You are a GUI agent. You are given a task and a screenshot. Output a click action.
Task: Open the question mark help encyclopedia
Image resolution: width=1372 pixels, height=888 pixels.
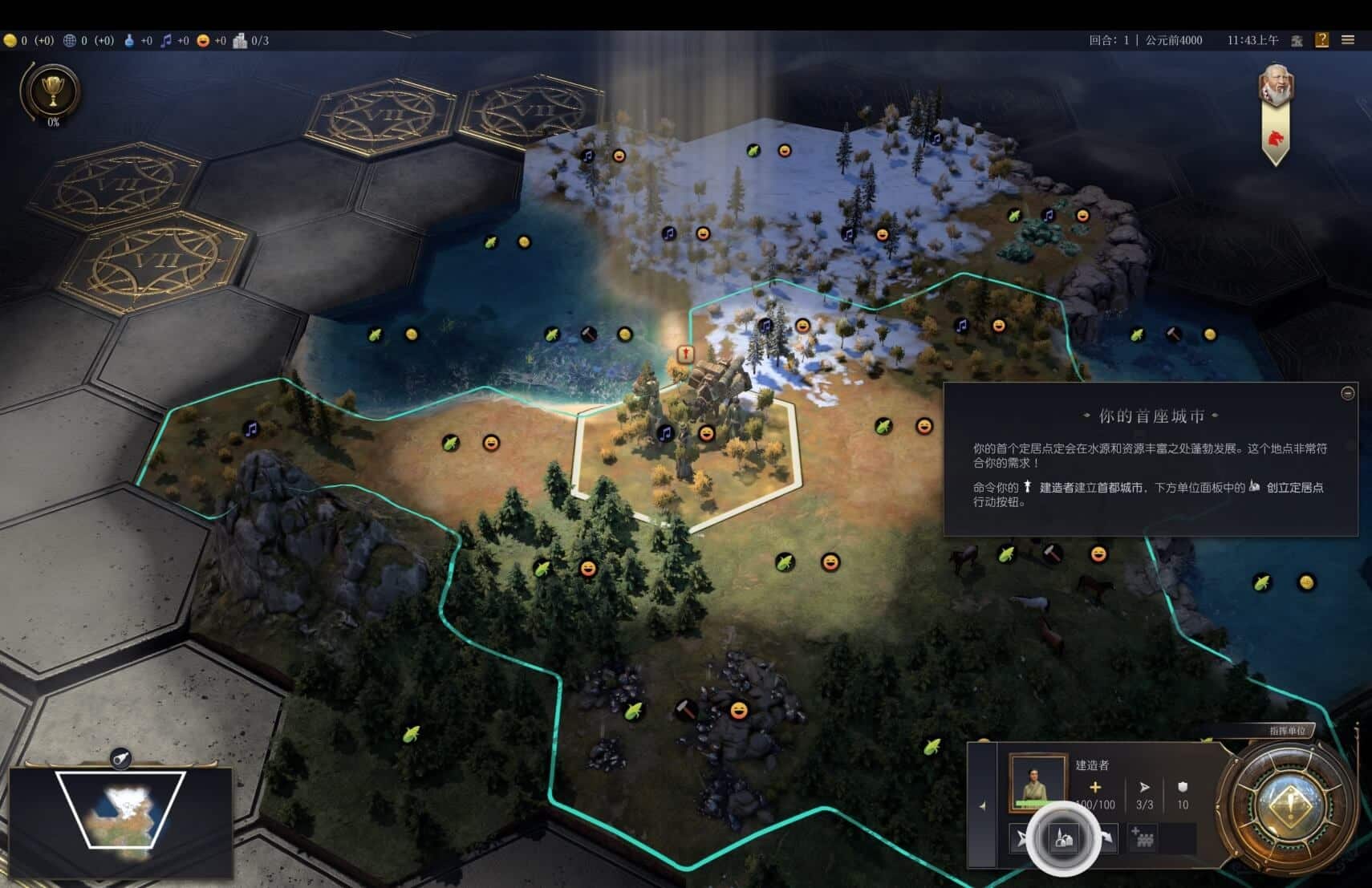click(x=1321, y=40)
